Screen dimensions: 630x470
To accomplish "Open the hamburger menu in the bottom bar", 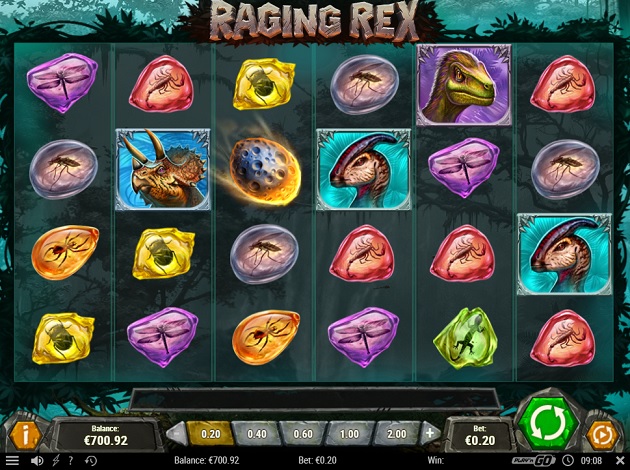I will point(12,461).
